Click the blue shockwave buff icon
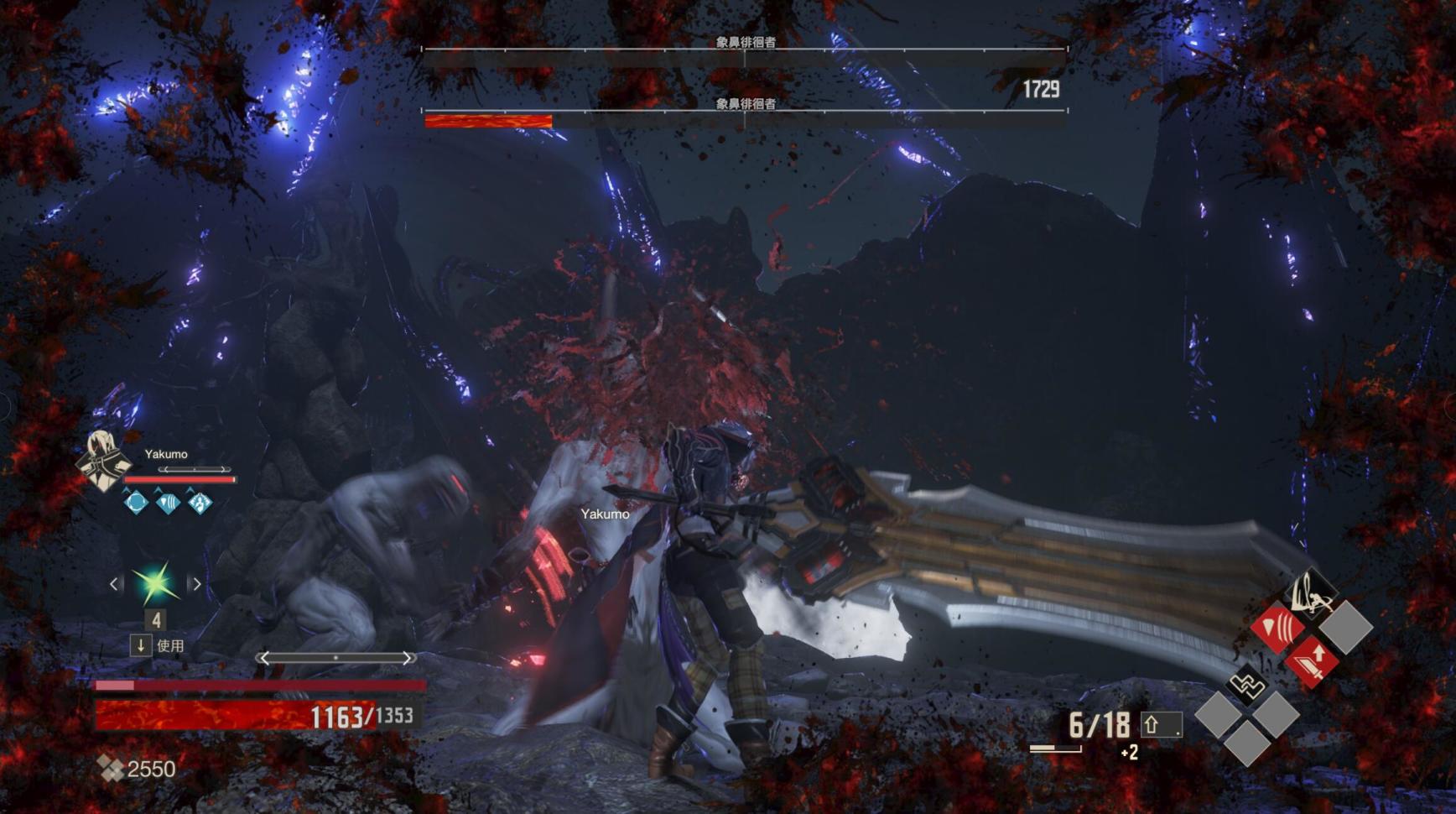 168,503
